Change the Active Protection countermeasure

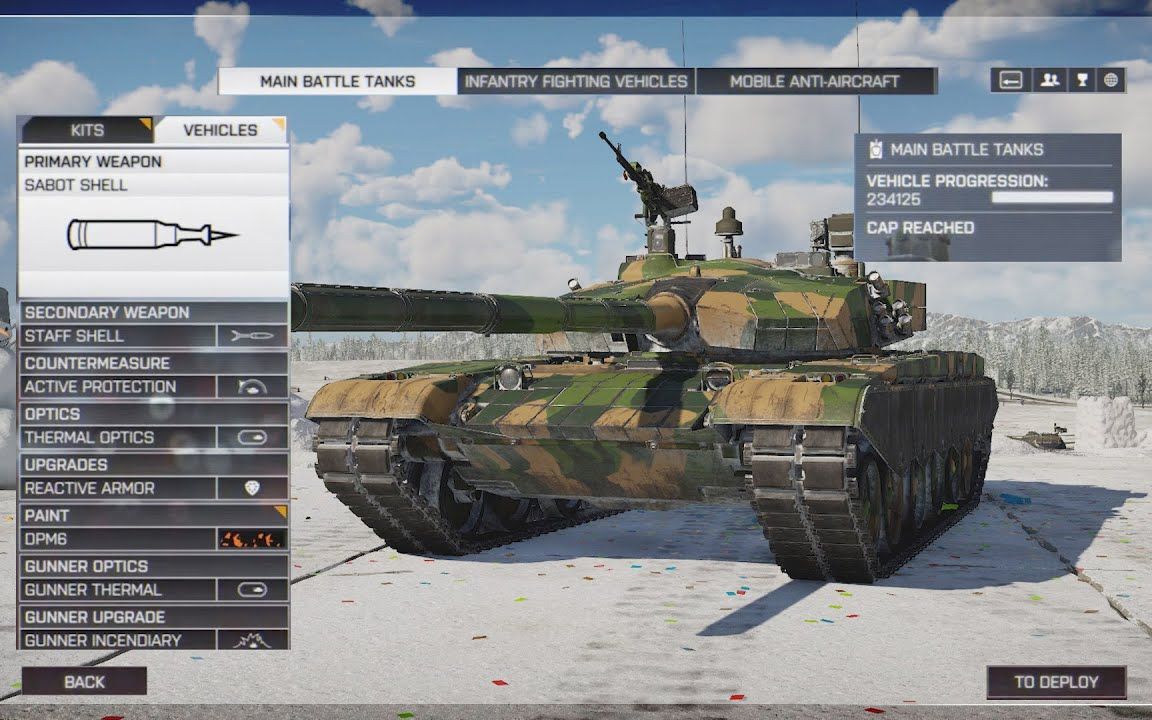pos(153,387)
